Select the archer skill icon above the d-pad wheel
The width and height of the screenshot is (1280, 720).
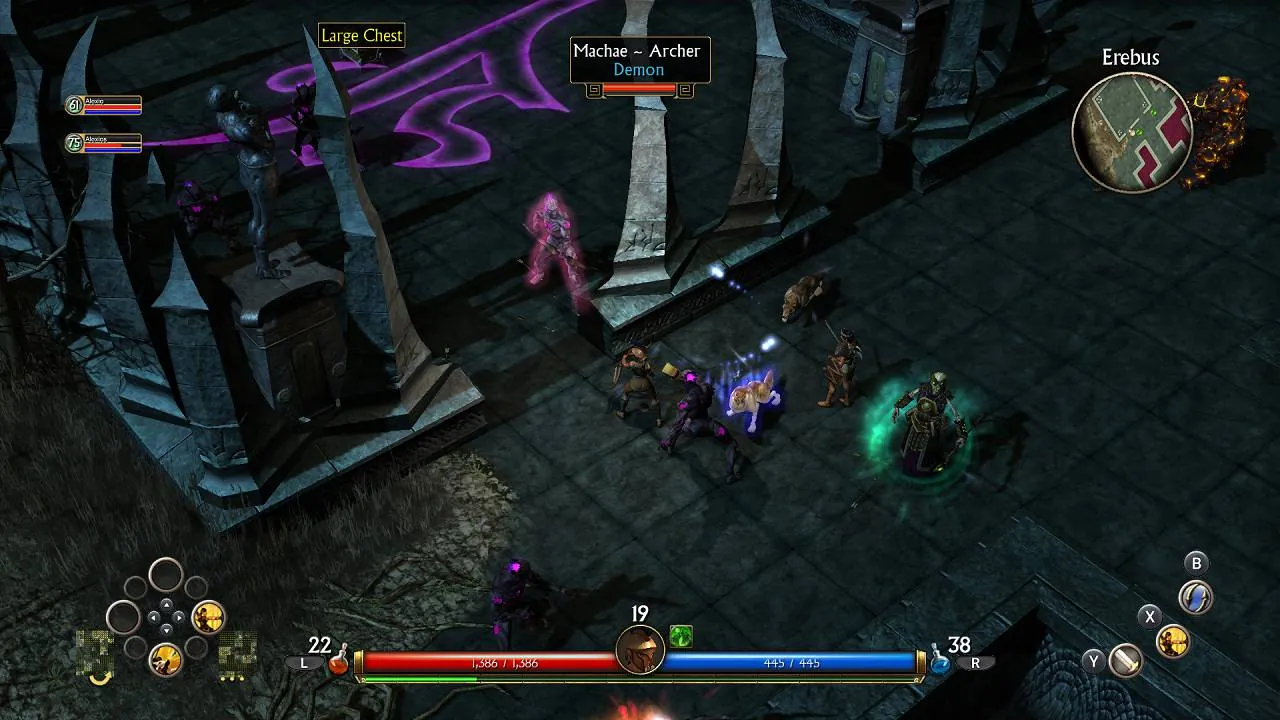(x=206, y=617)
